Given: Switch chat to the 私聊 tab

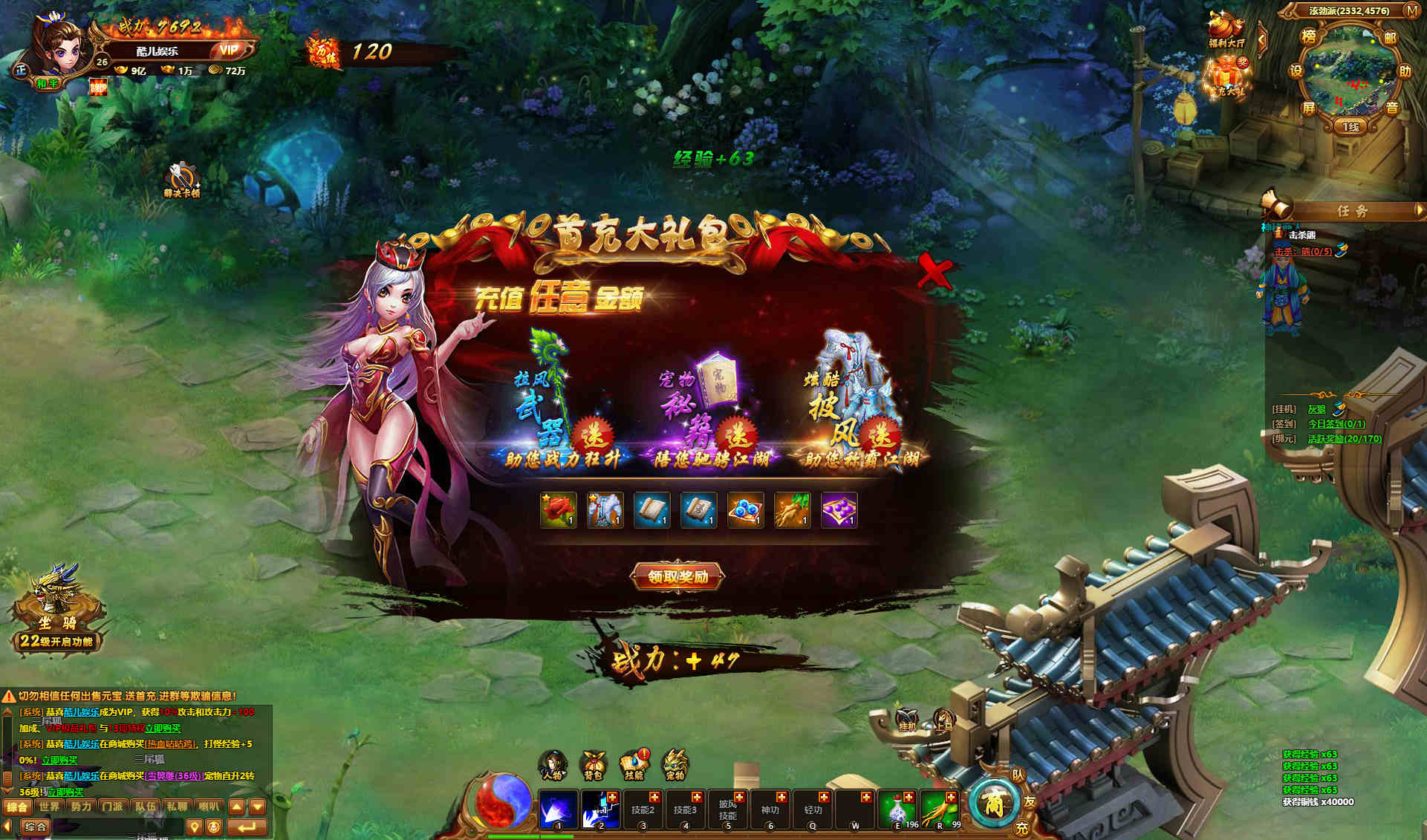Looking at the screenshot, I should (x=177, y=807).
